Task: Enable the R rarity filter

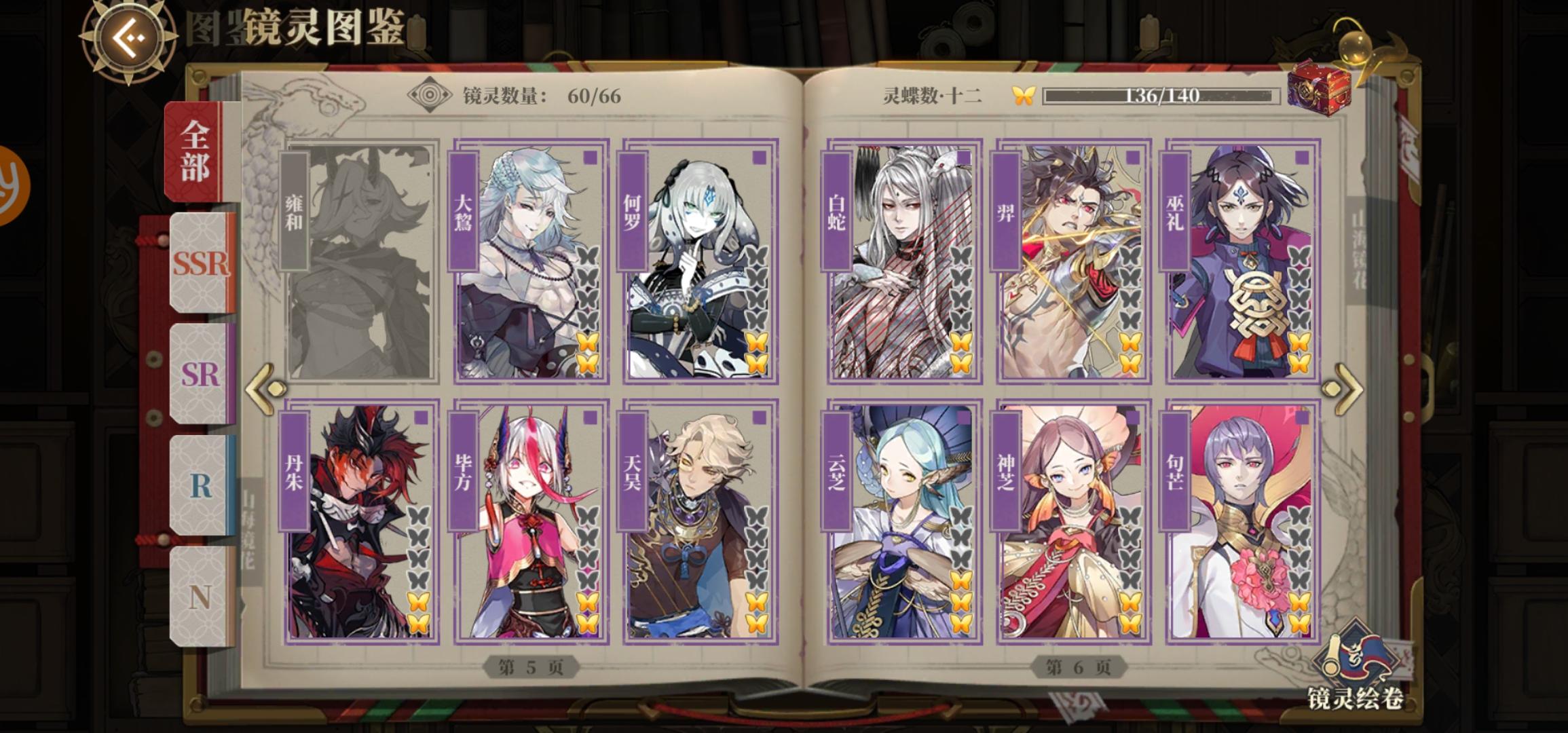Action: (x=201, y=483)
